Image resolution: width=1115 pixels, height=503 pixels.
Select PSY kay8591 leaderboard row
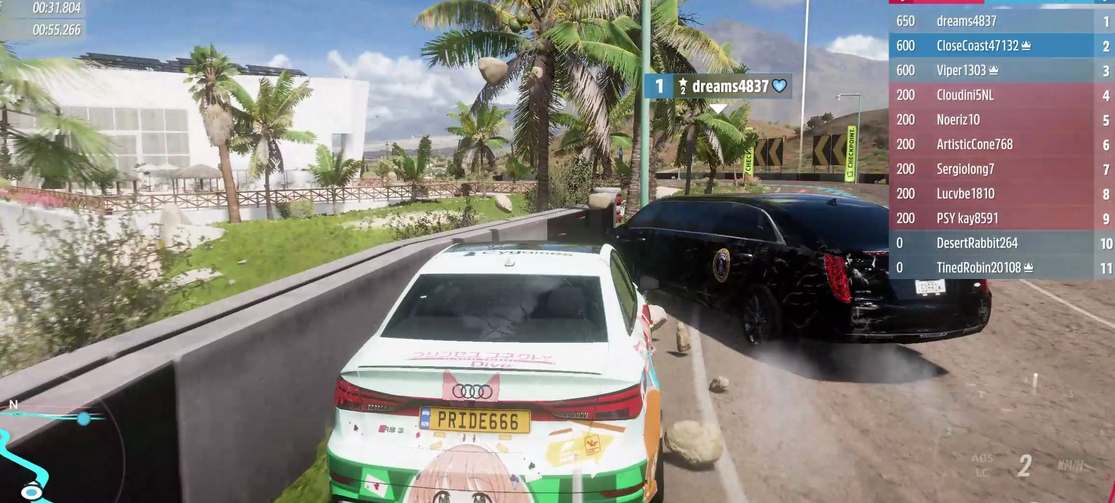point(1000,218)
